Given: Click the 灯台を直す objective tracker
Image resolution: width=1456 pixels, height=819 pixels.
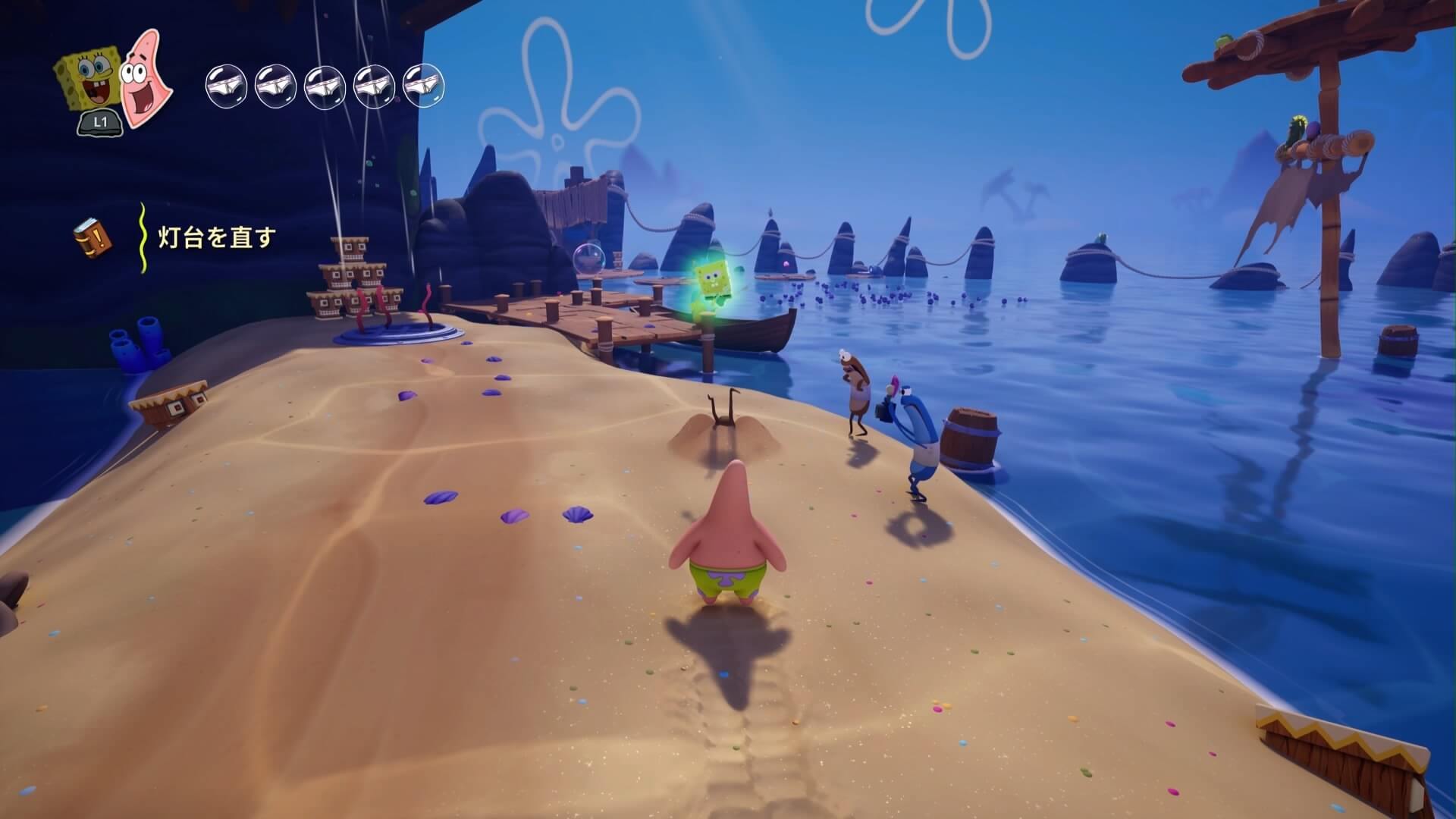Looking at the screenshot, I should click(215, 238).
